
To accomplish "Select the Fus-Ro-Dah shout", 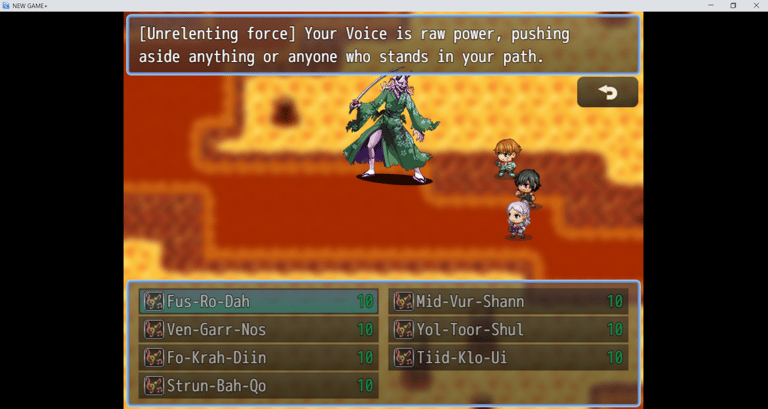I will [258, 301].
